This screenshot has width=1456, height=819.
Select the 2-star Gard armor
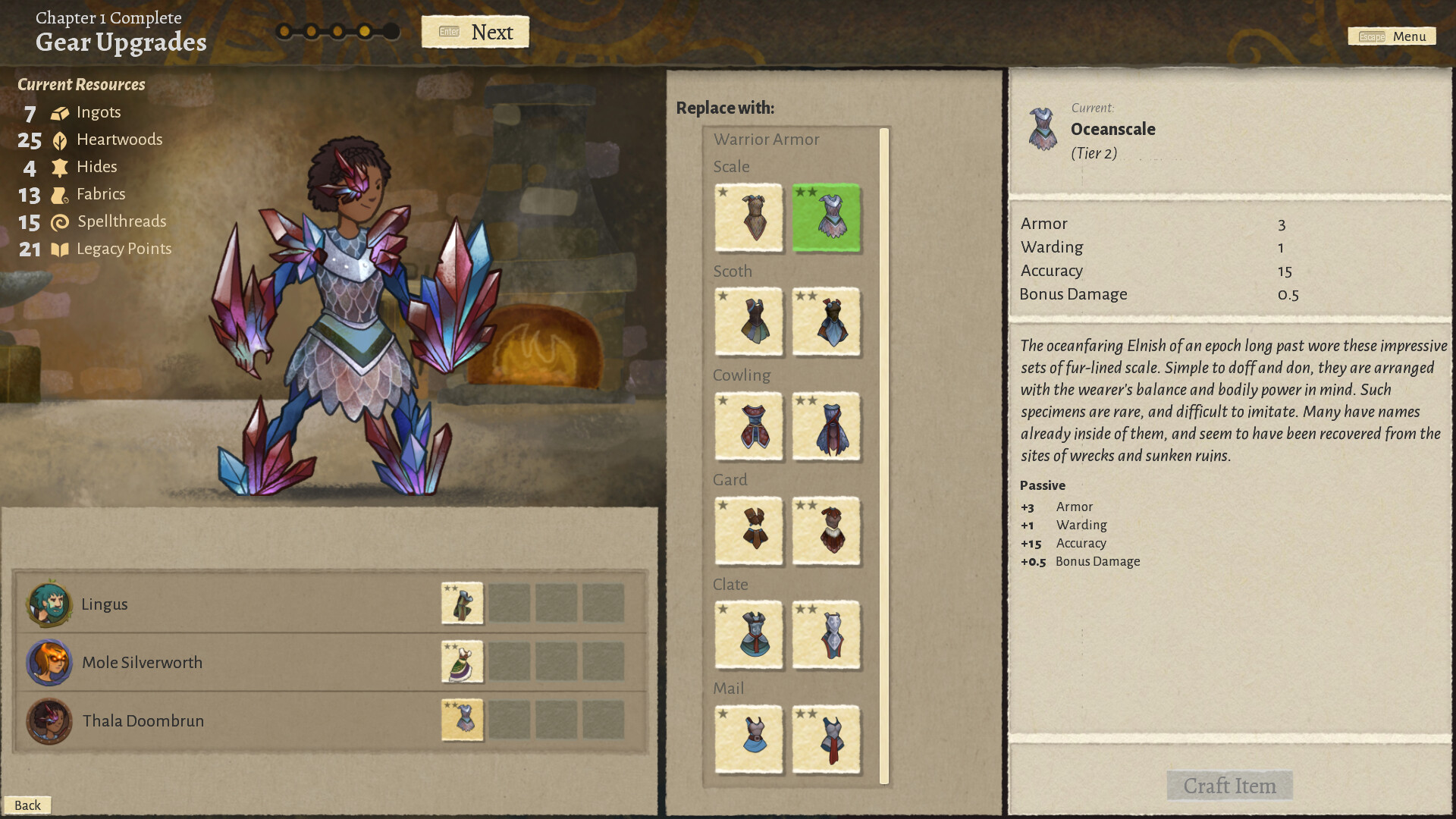point(826,532)
